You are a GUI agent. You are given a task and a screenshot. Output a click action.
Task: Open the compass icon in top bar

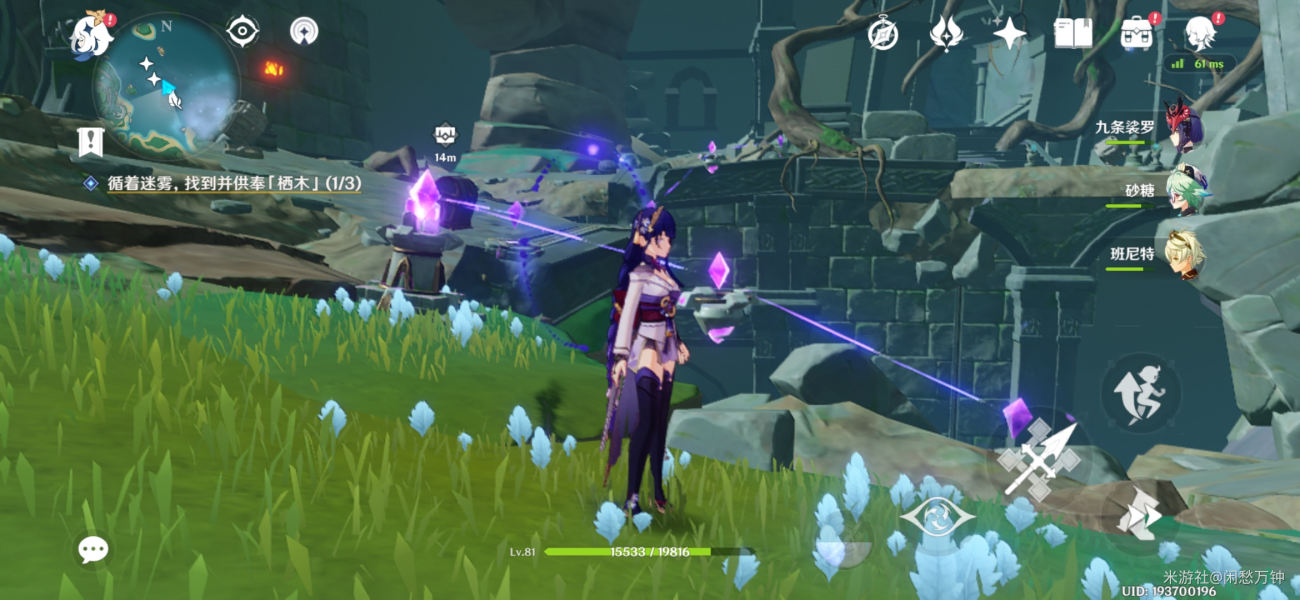click(x=882, y=34)
